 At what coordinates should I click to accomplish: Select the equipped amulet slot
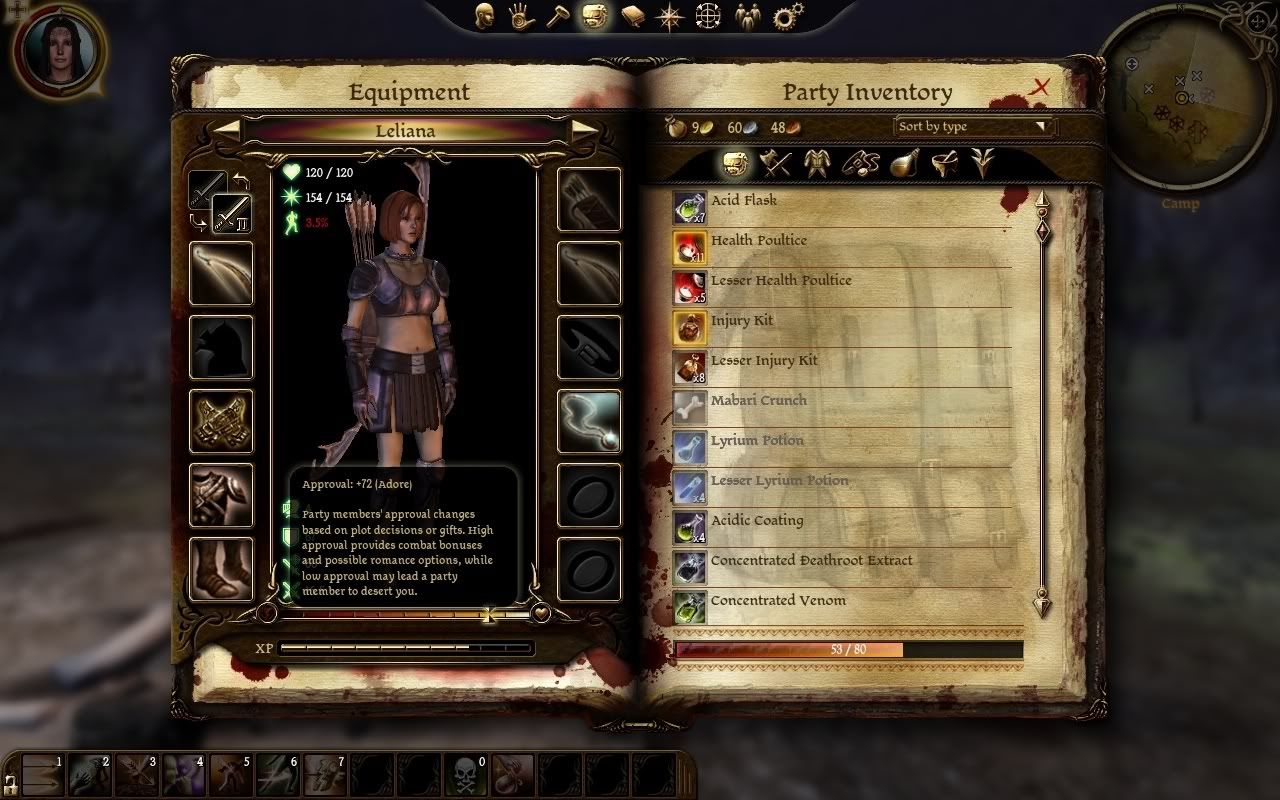pos(589,421)
